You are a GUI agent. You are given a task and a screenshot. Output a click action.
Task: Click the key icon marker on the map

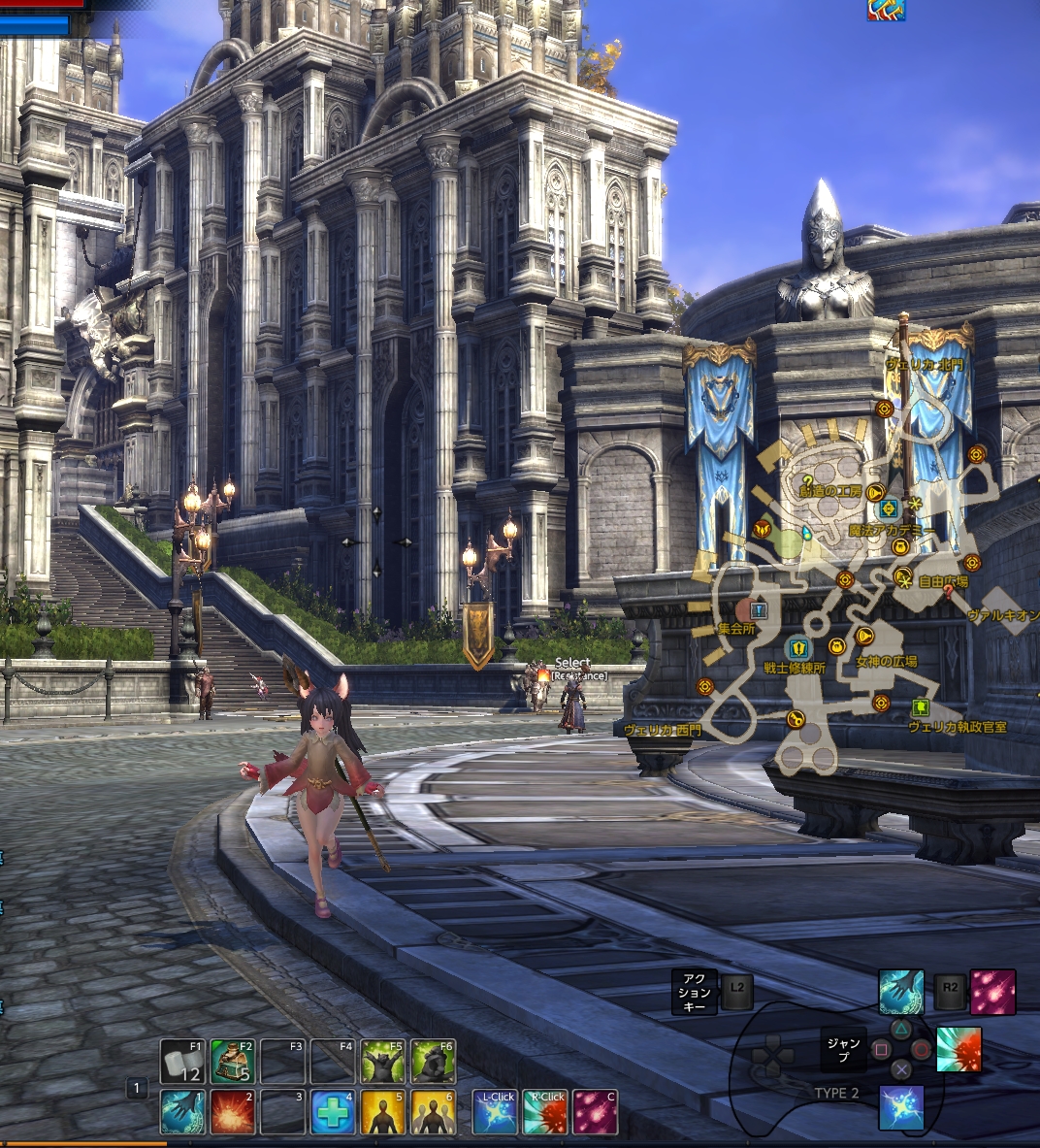tap(796, 719)
